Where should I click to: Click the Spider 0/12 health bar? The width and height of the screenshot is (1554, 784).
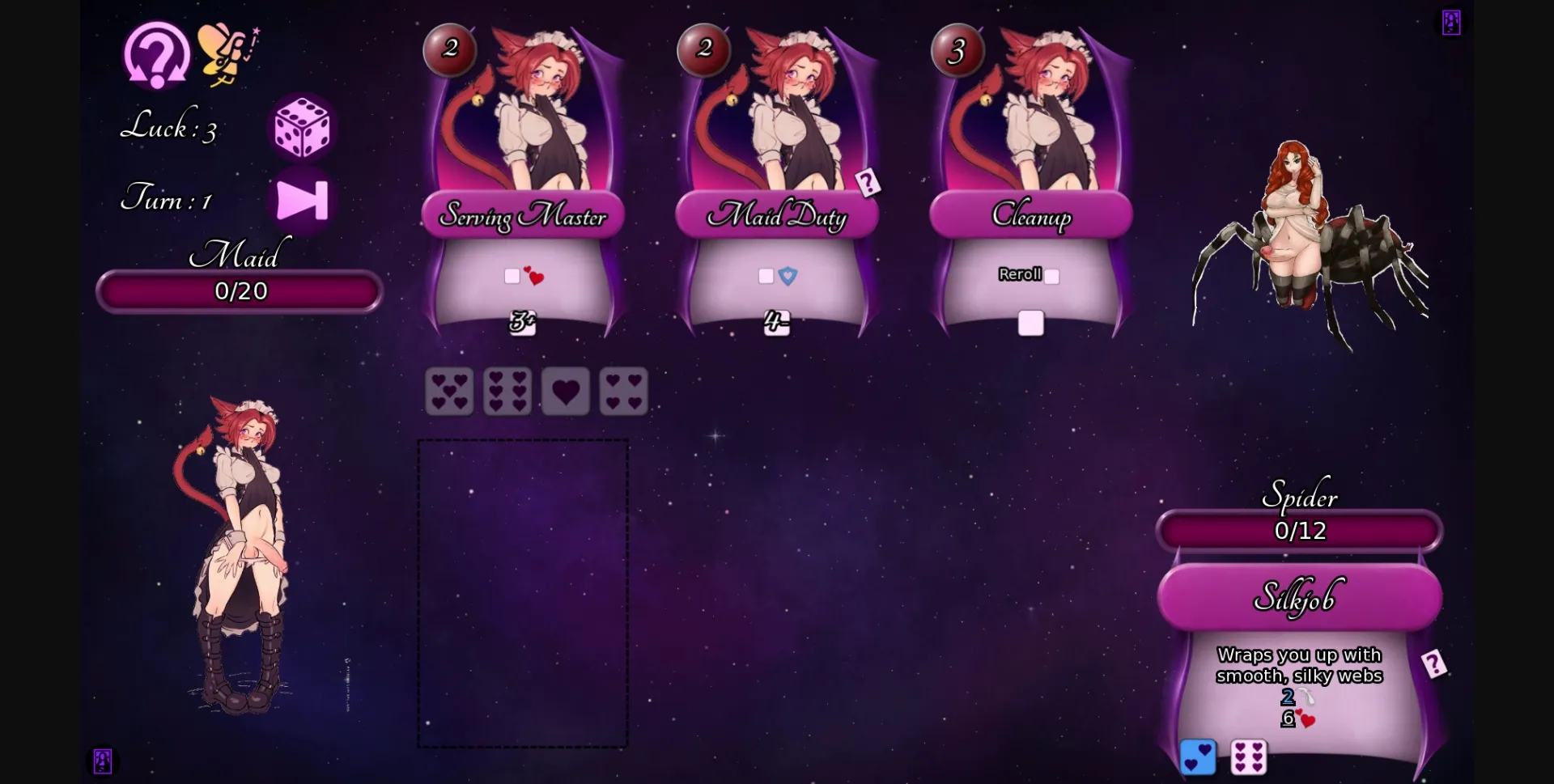coord(1298,531)
